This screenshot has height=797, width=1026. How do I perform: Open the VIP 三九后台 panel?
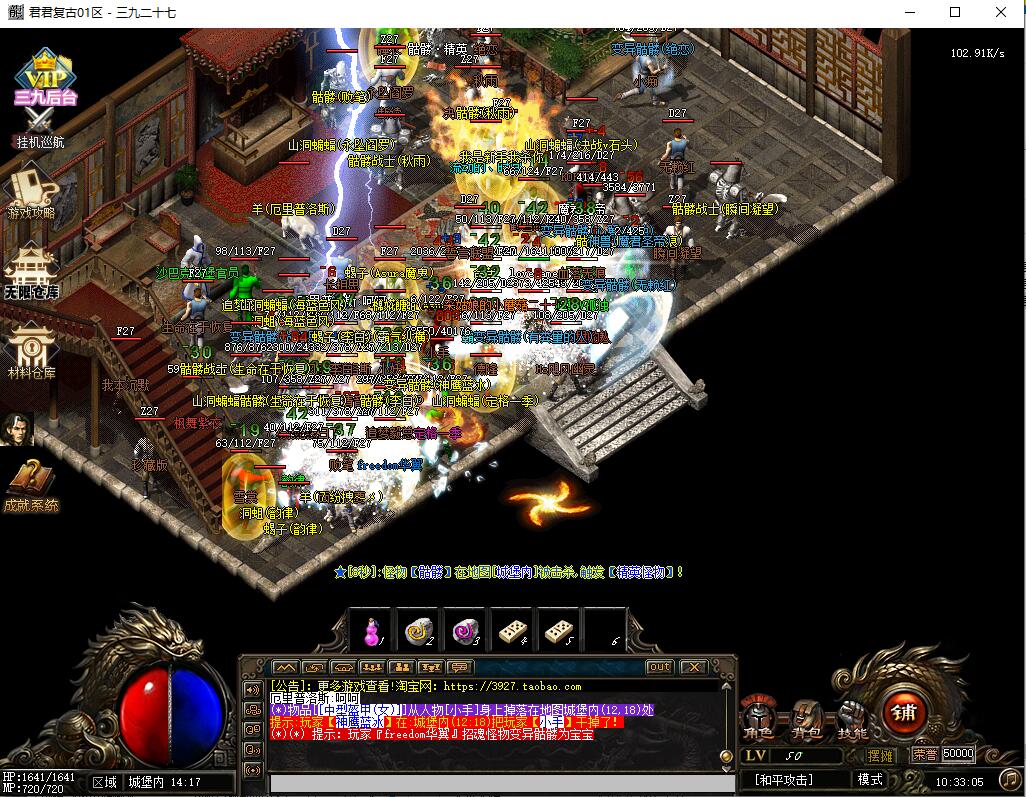pos(44,76)
